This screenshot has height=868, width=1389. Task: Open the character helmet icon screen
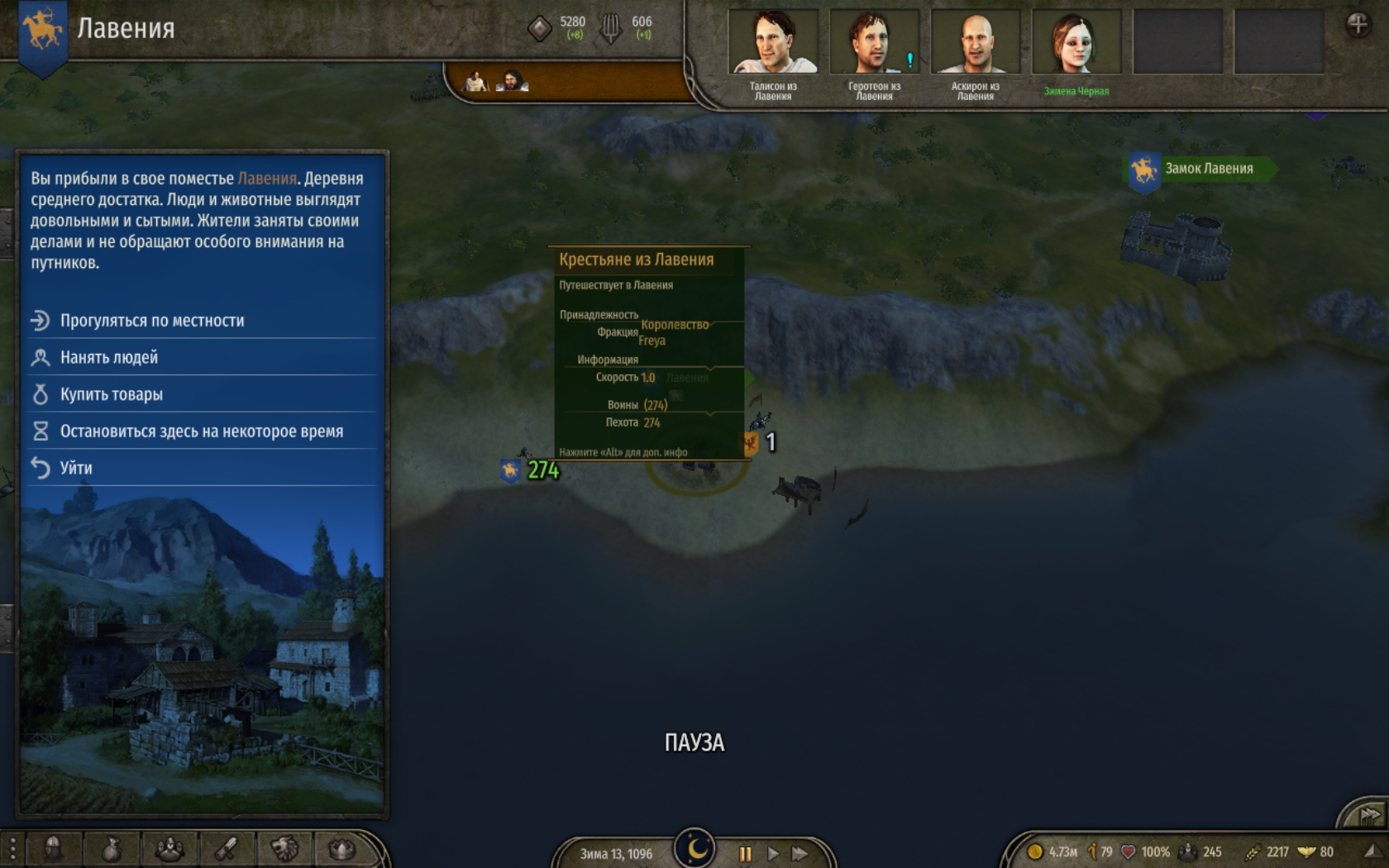(54, 849)
